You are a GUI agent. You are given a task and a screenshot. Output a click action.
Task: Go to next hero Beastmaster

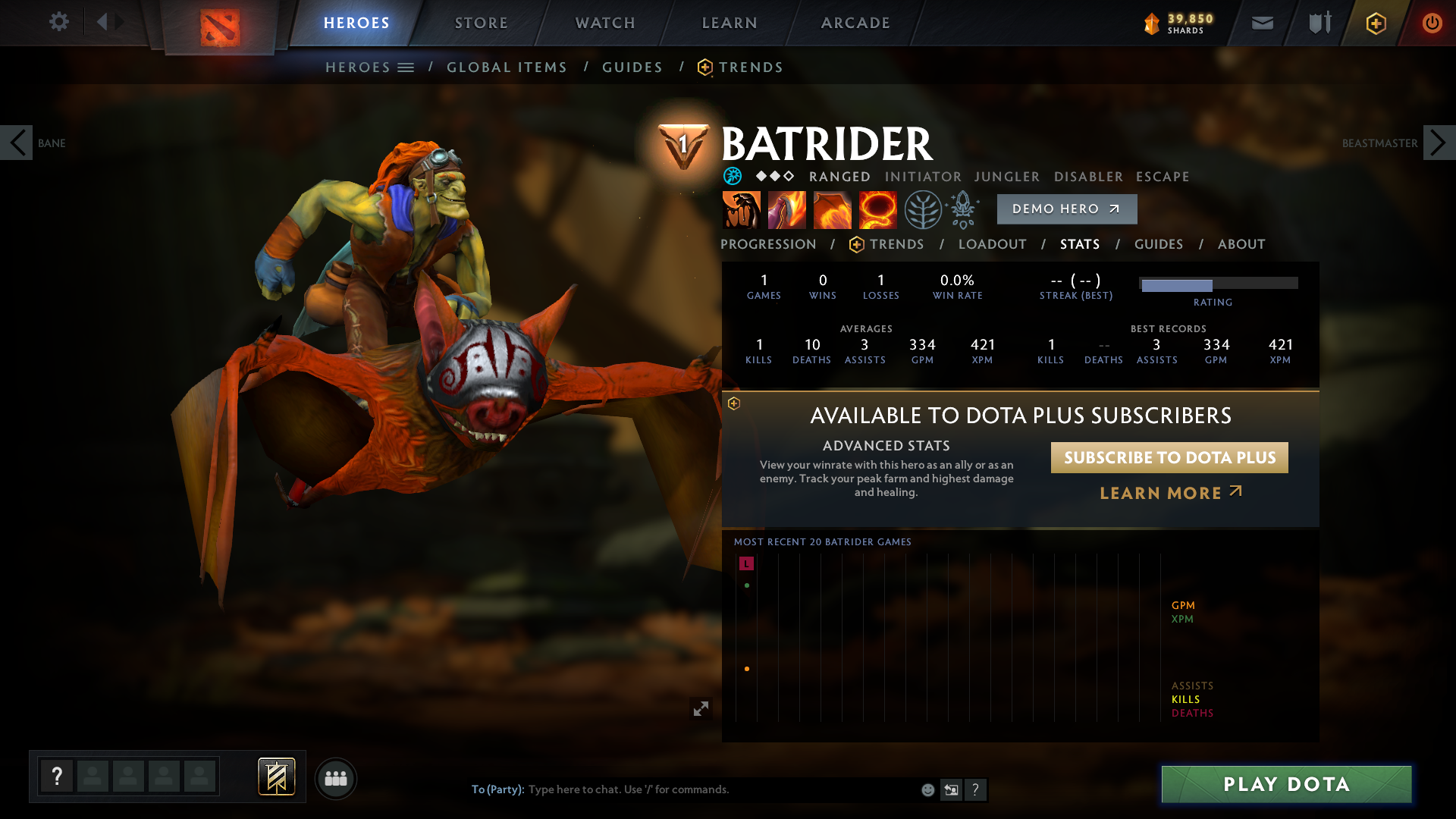pos(1439,143)
